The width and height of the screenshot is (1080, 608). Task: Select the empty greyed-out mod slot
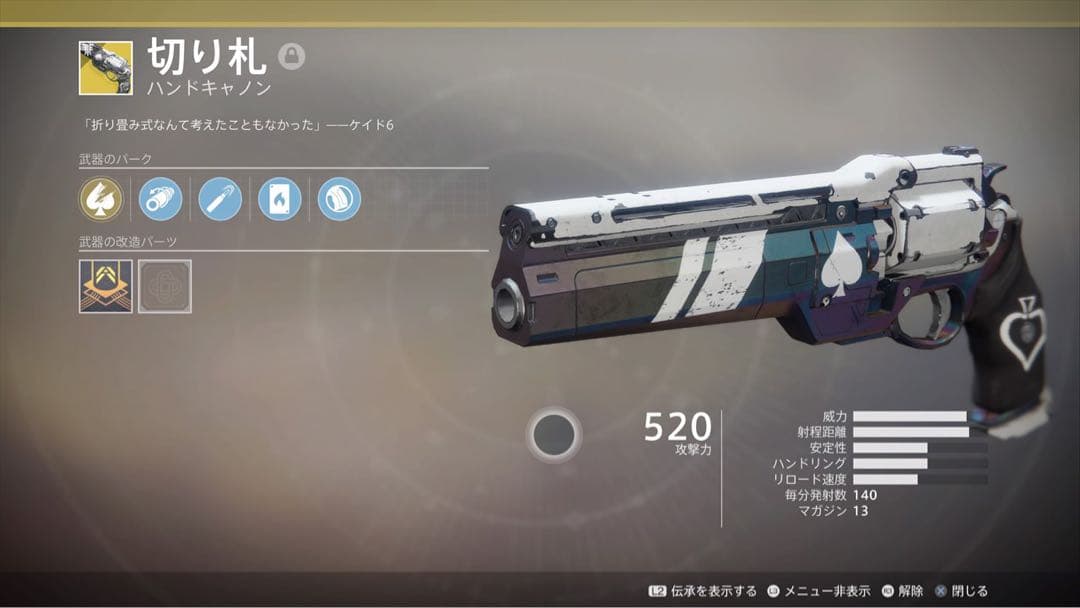pyautogui.click(x=165, y=286)
